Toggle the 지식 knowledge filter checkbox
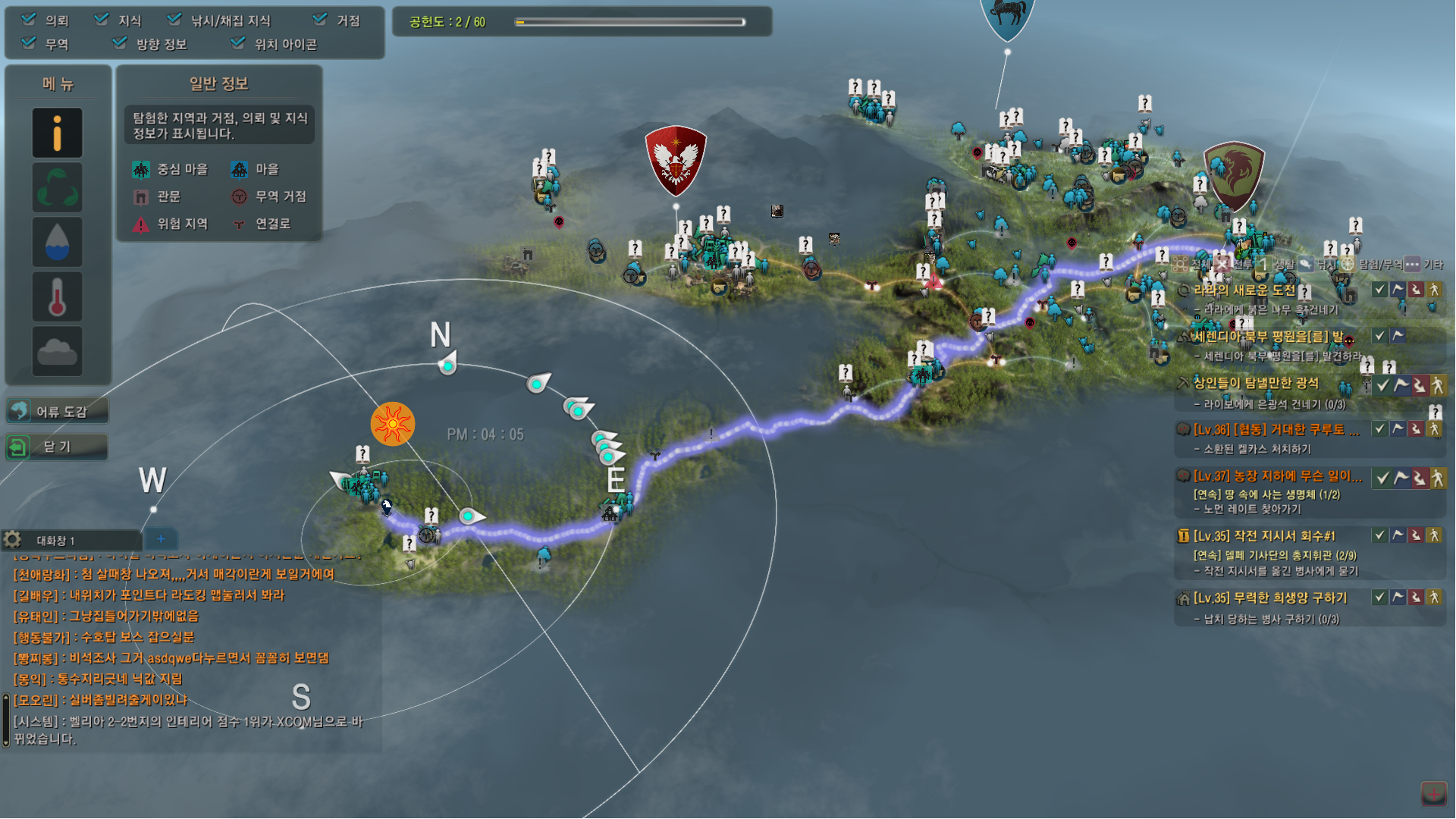 click(x=102, y=20)
